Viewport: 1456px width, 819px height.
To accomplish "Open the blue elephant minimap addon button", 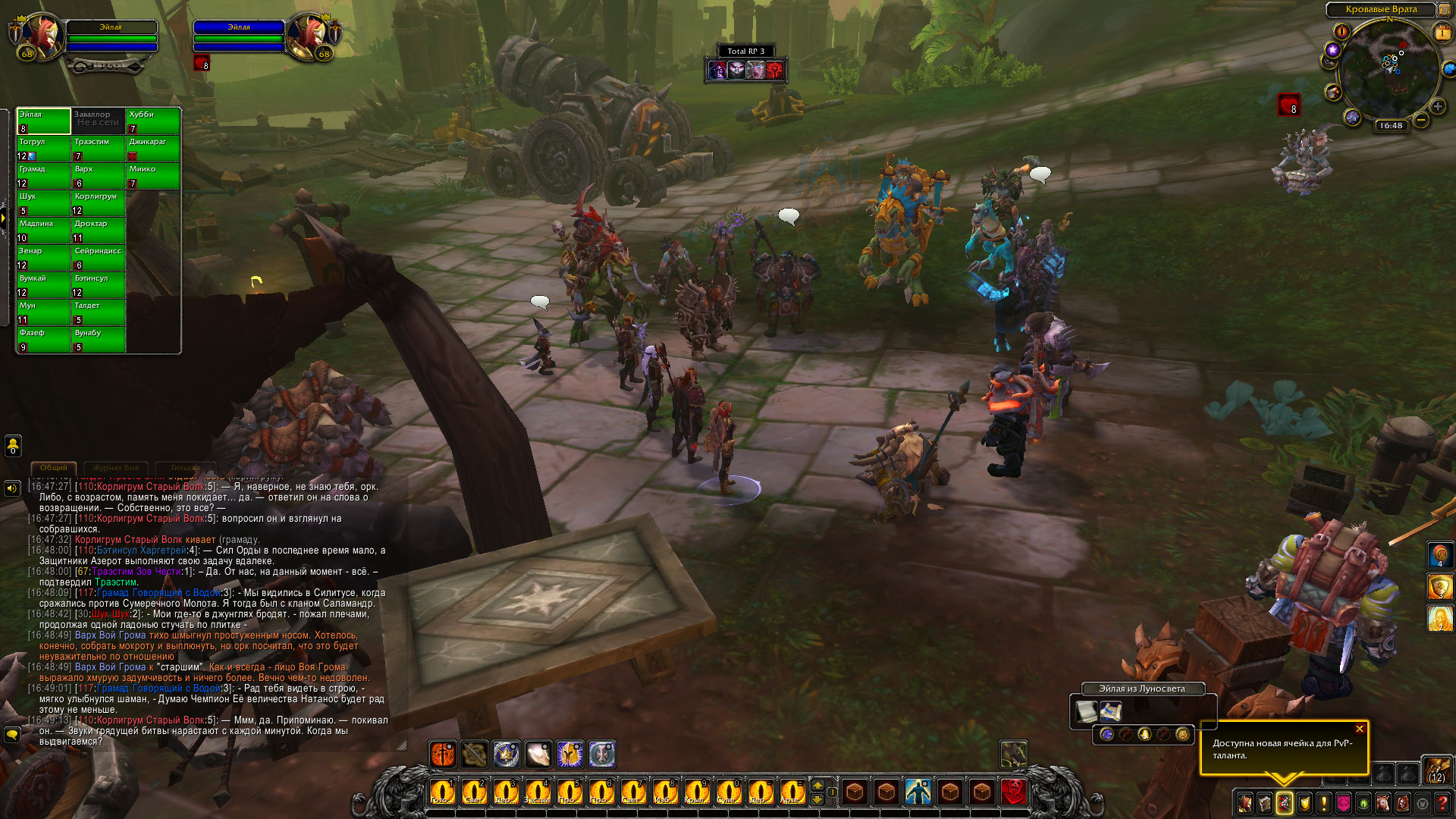I will pyautogui.click(x=1449, y=70).
